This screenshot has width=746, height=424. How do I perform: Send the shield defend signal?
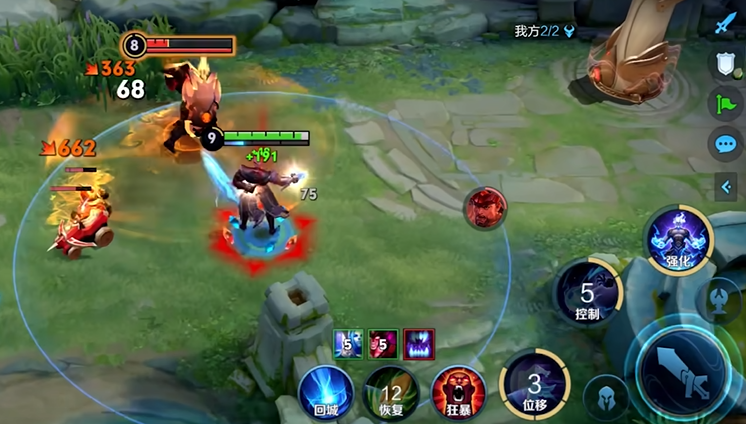(x=725, y=64)
